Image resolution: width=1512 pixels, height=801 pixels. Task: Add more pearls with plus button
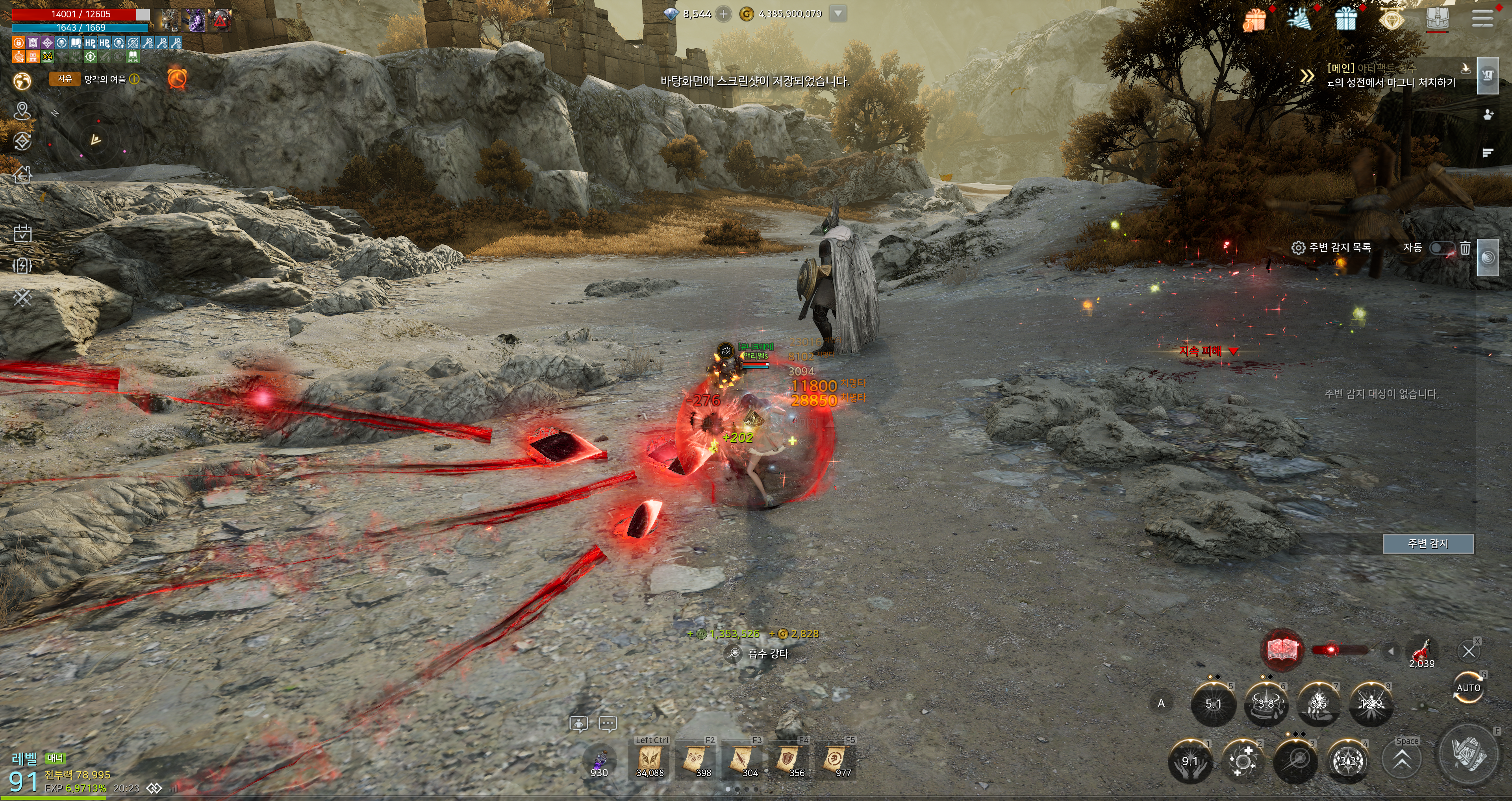(x=724, y=13)
